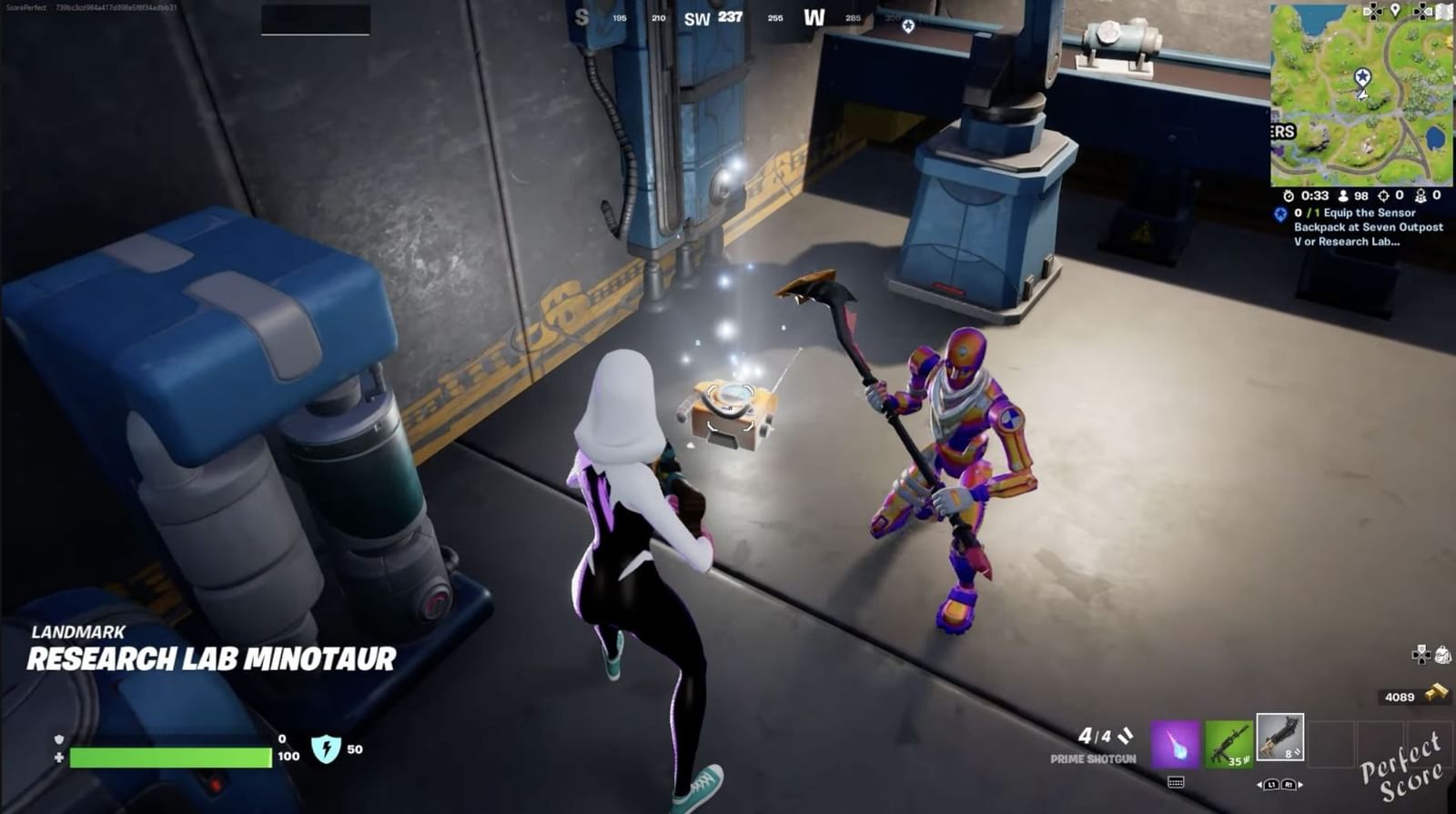The image size is (1456, 814).
Task: Select the purple Shield Potion inventory slot
Action: (1175, 744)
